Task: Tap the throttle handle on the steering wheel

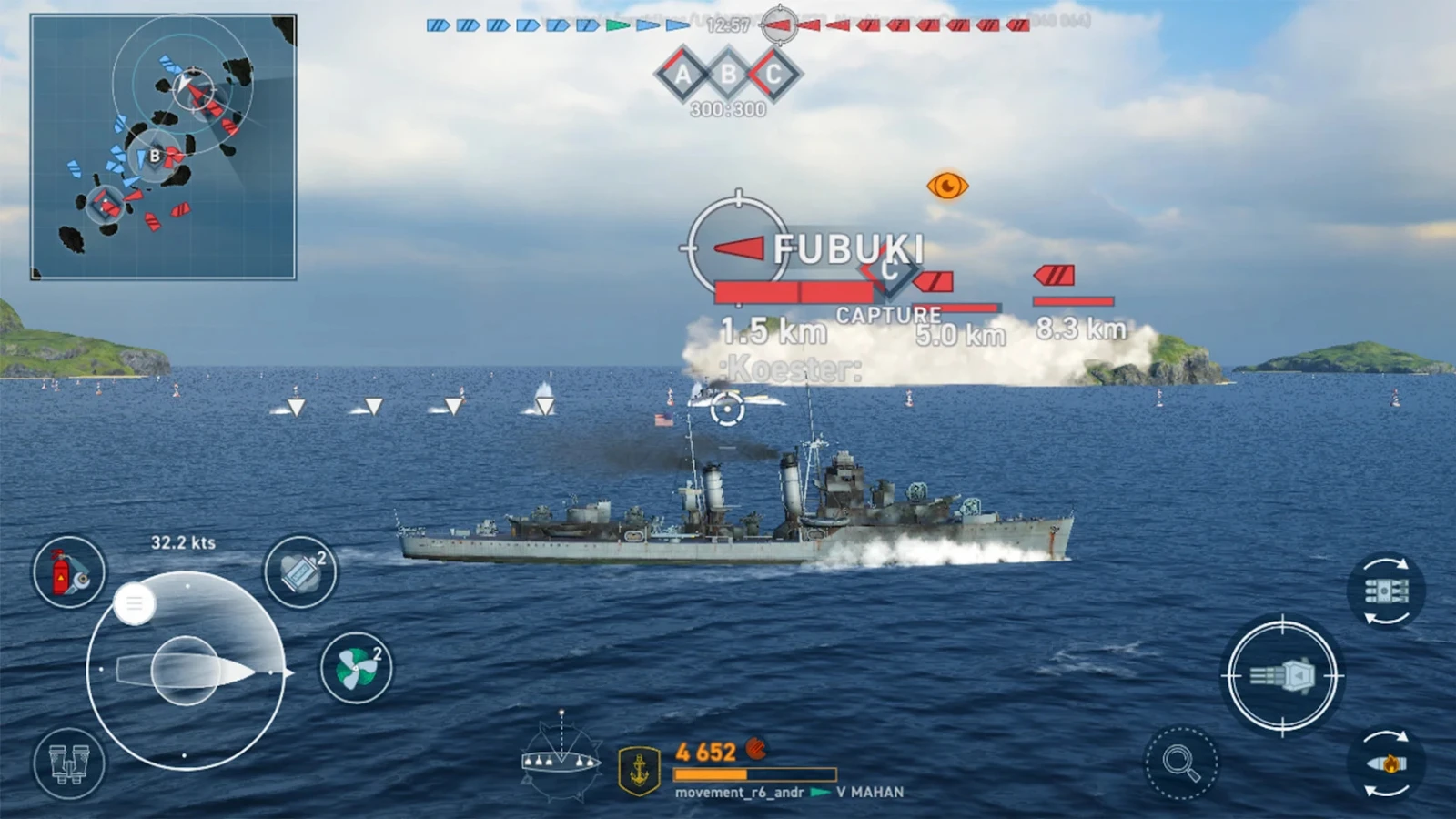Action: [135, 603]
